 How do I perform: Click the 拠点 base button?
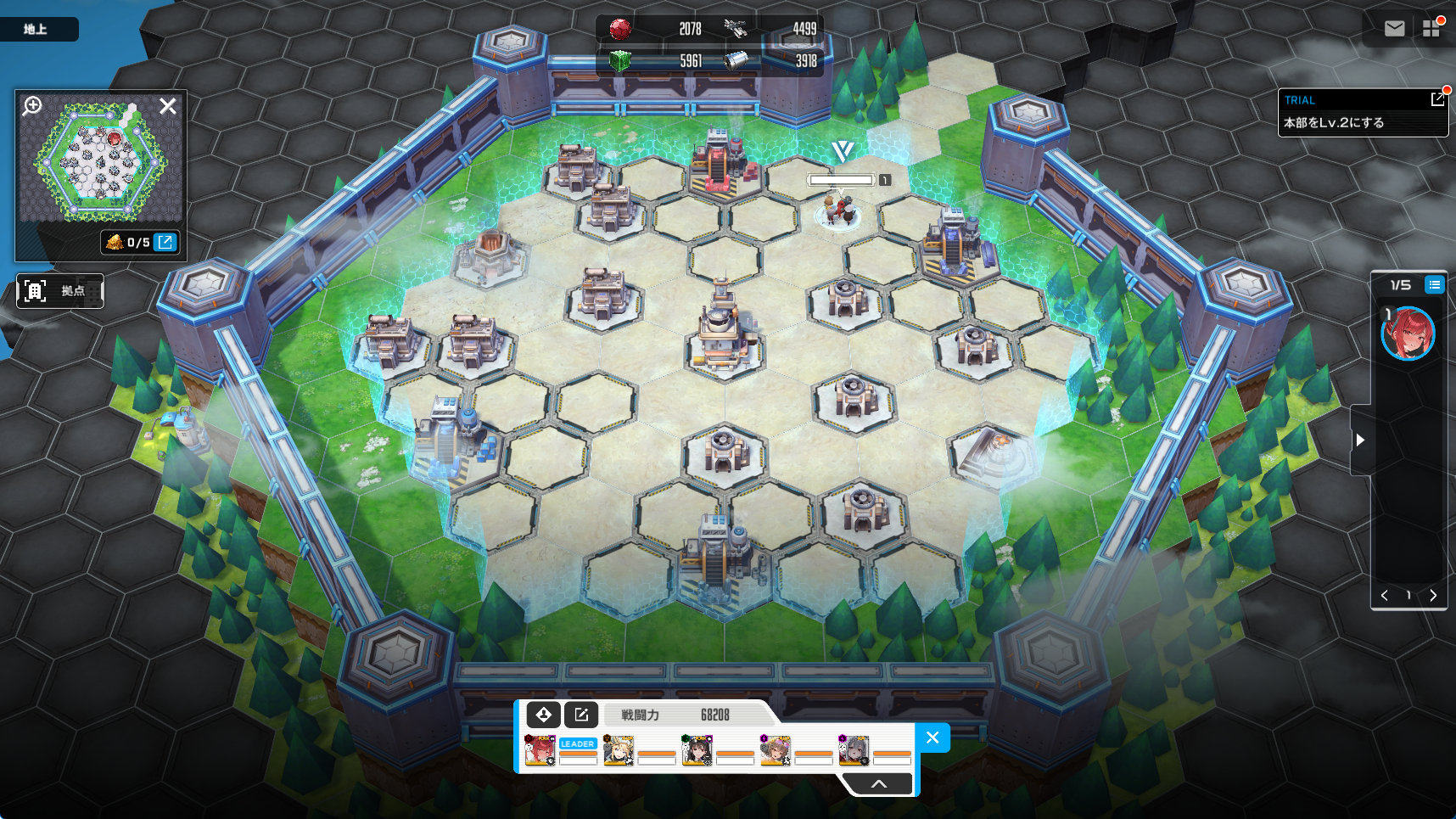click(x=59, y=291)
